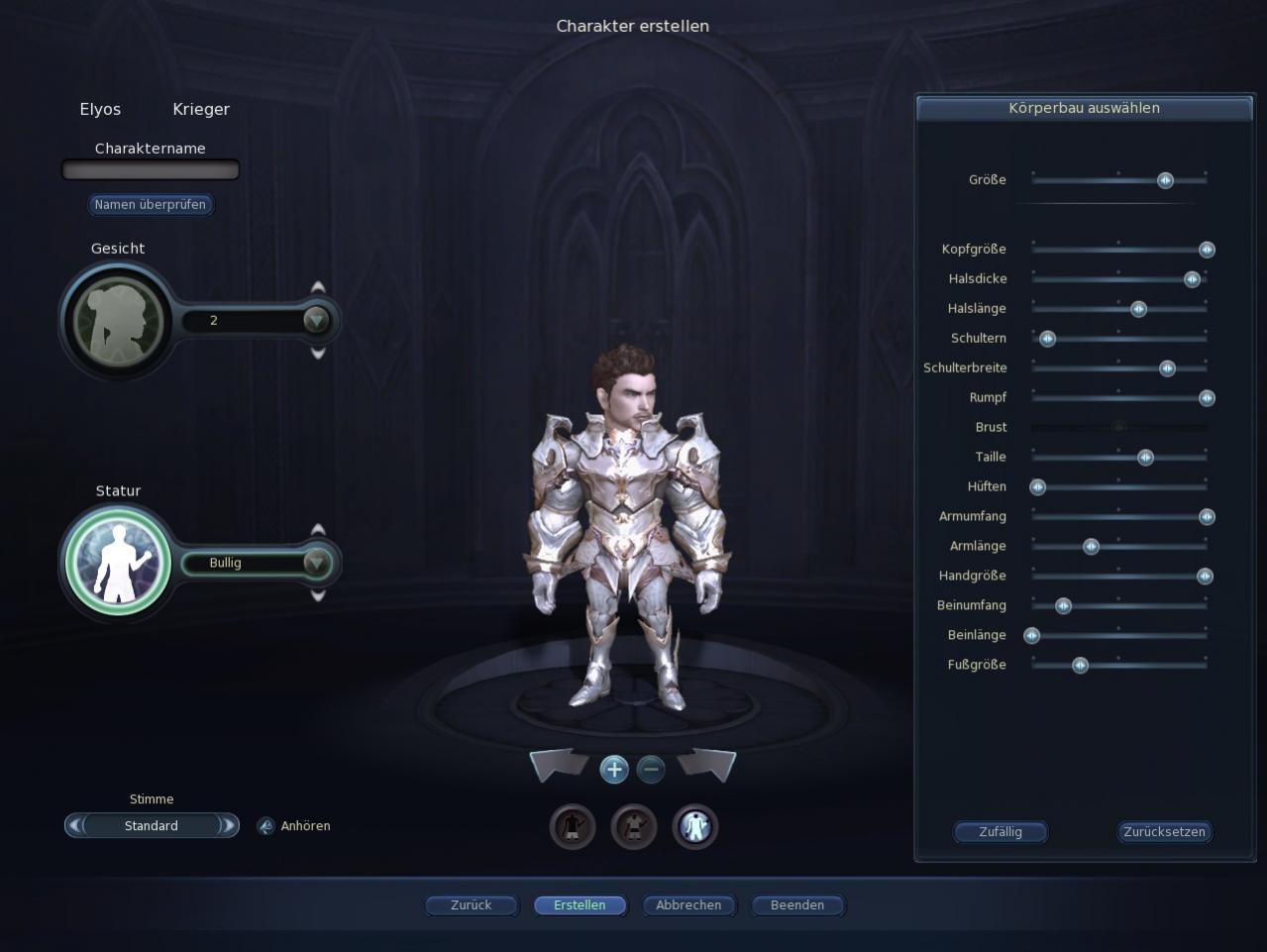
Task: Click the Beinlänge slider handle
Action: pyautogui.click(x=1032, y=636)
